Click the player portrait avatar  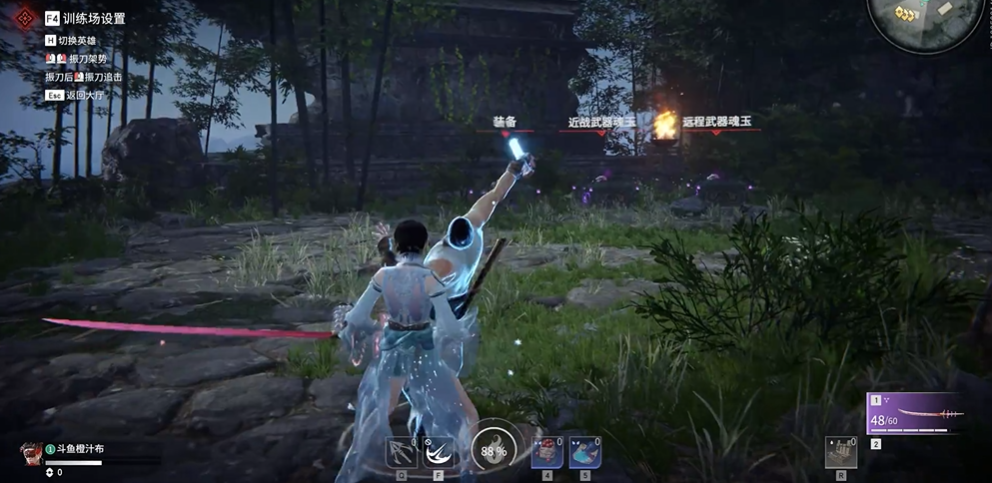click(29, 452)
